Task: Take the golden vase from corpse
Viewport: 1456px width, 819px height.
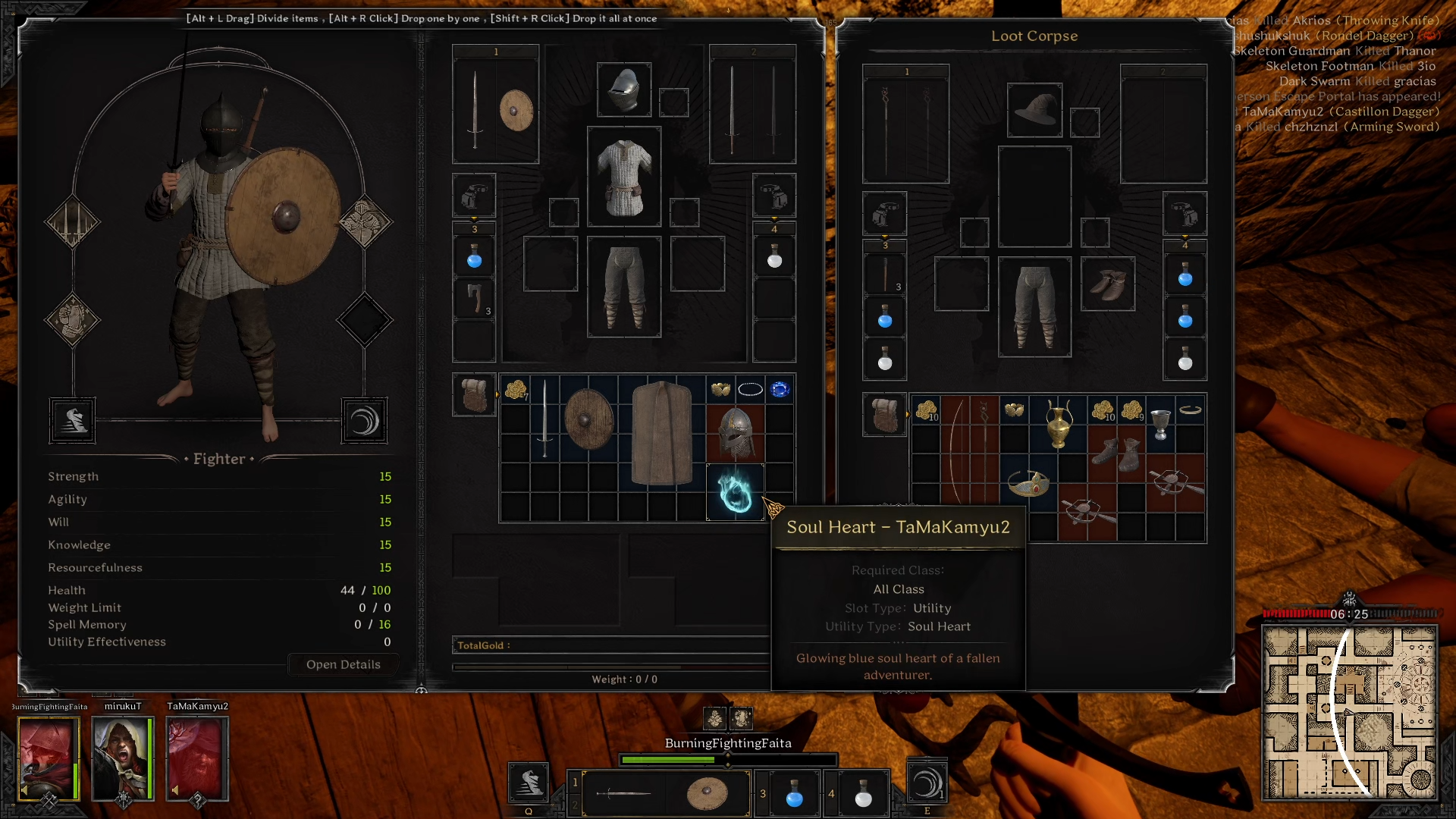Action: click(1058, 425)
